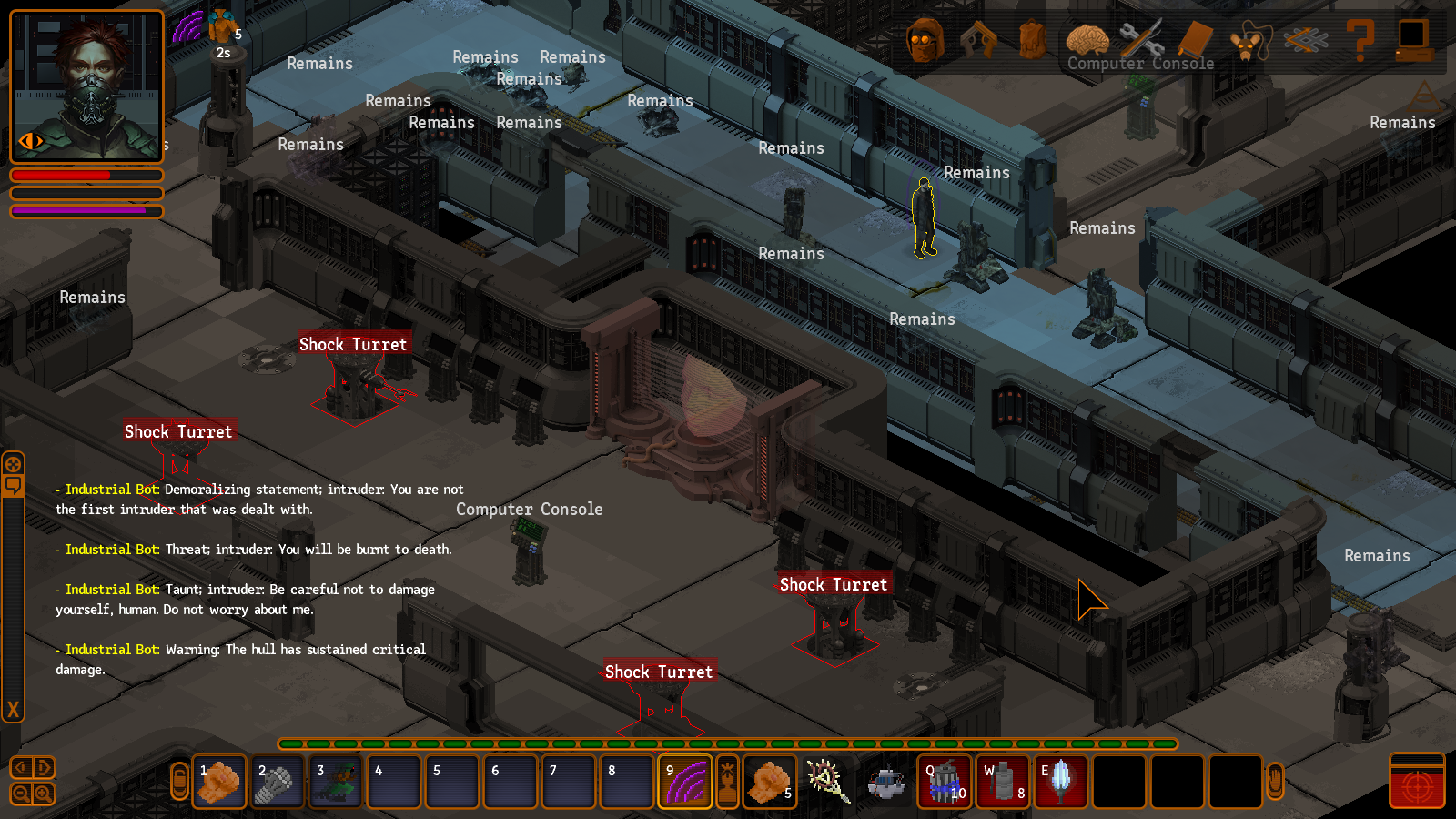Open the orange journal book
The image size is (1456, 819).
point(1195,40)
